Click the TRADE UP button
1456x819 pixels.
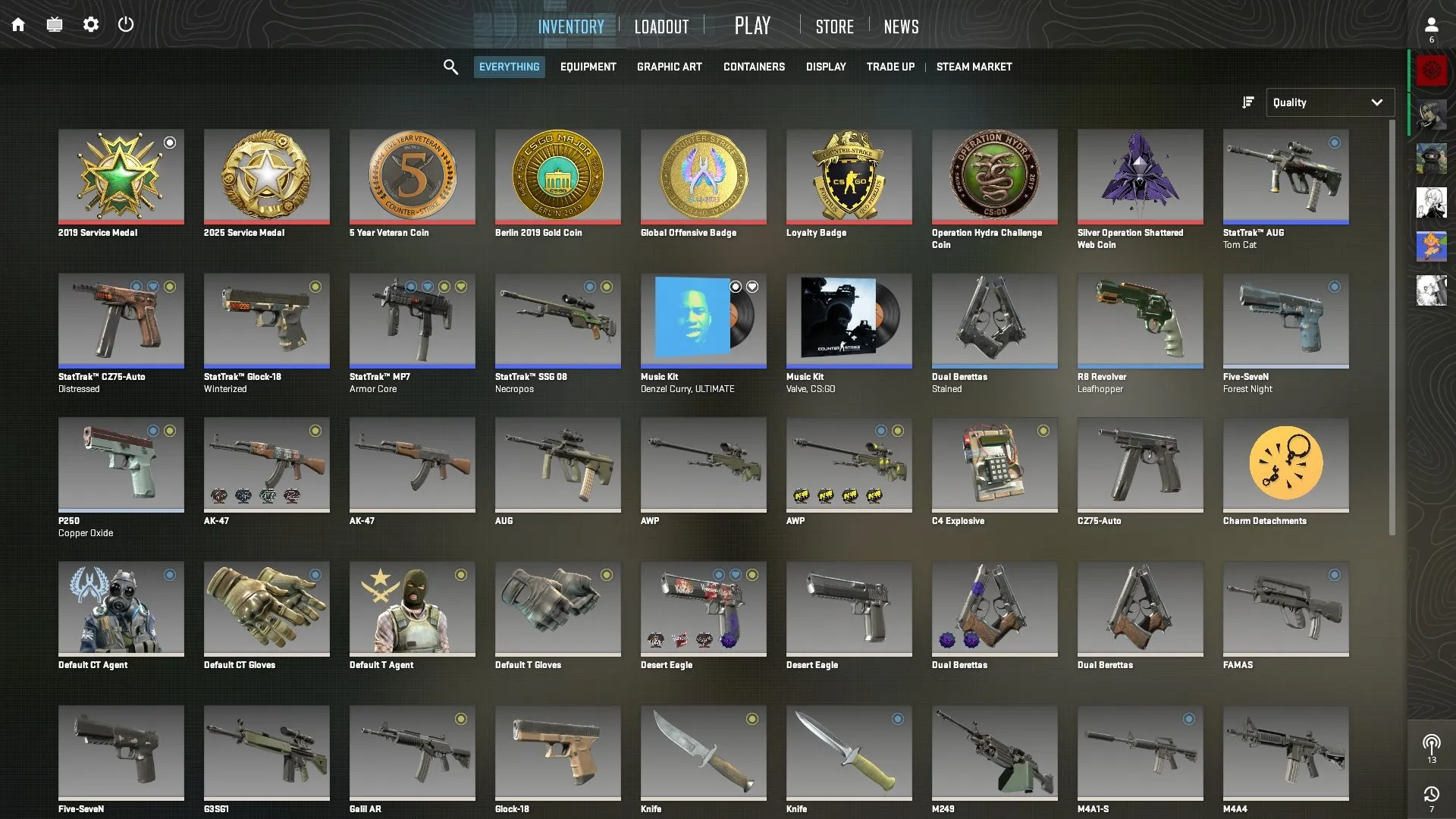click(x=890, y=67)
